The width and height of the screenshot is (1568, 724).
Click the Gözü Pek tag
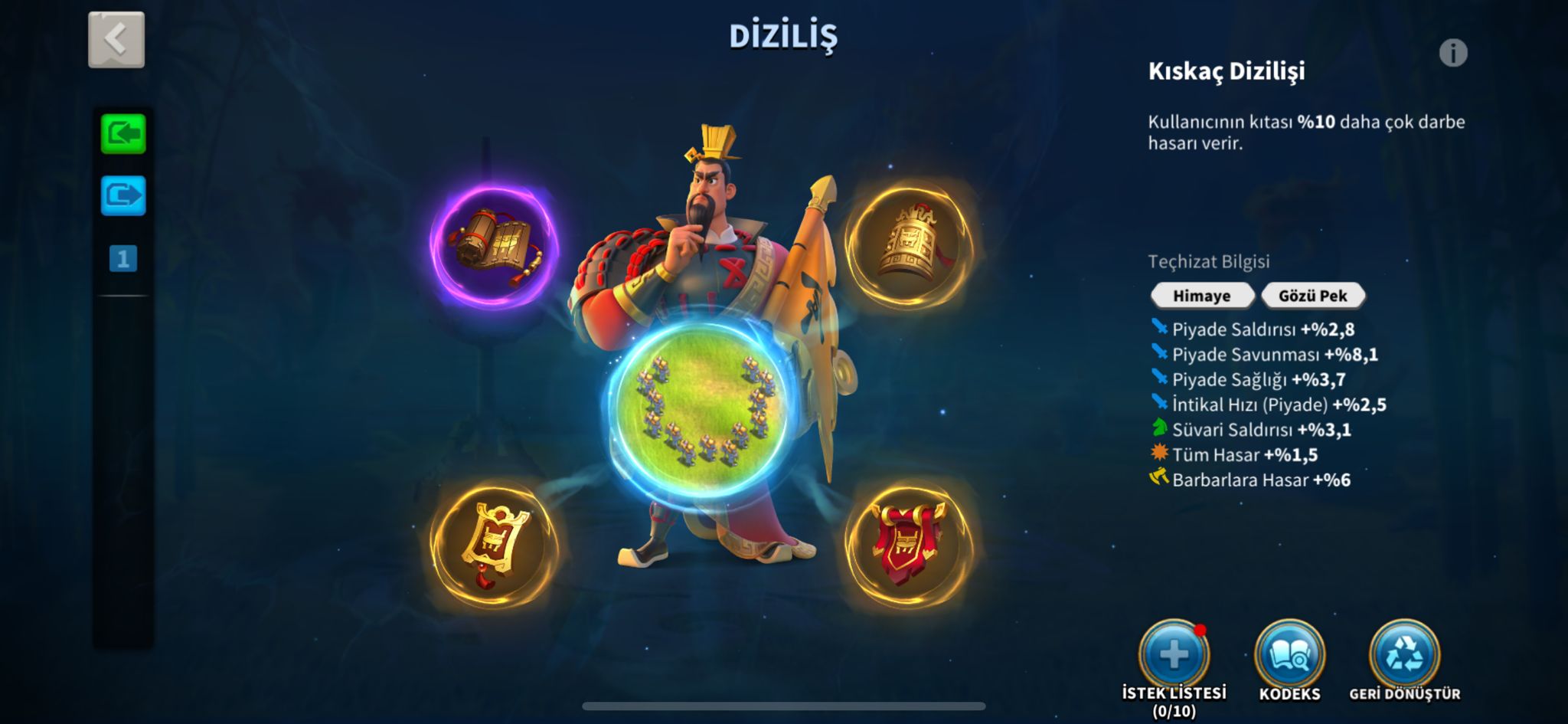[x=1312, y=296]
